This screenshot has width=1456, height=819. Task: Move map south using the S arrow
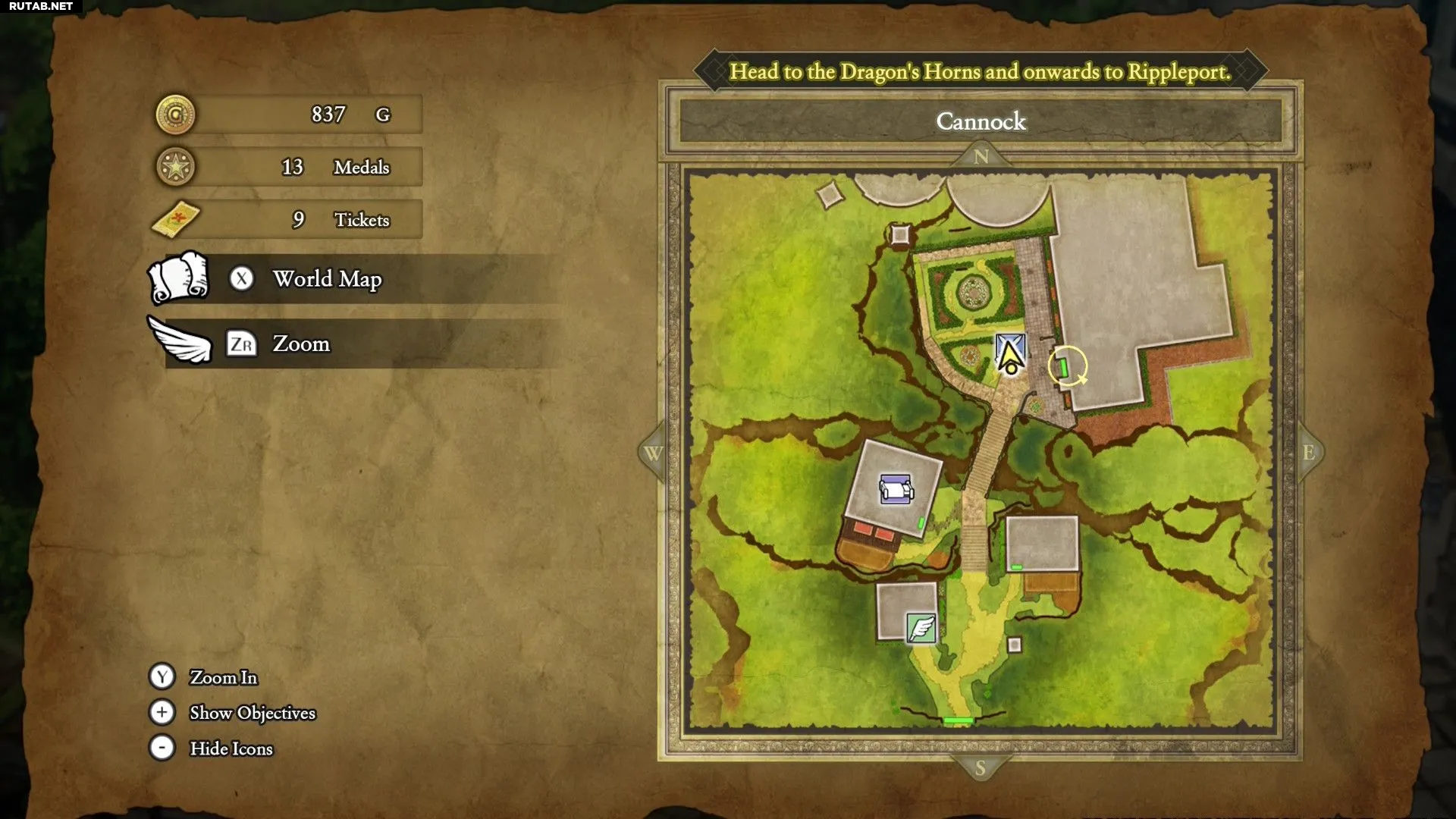tap(980, 767)
